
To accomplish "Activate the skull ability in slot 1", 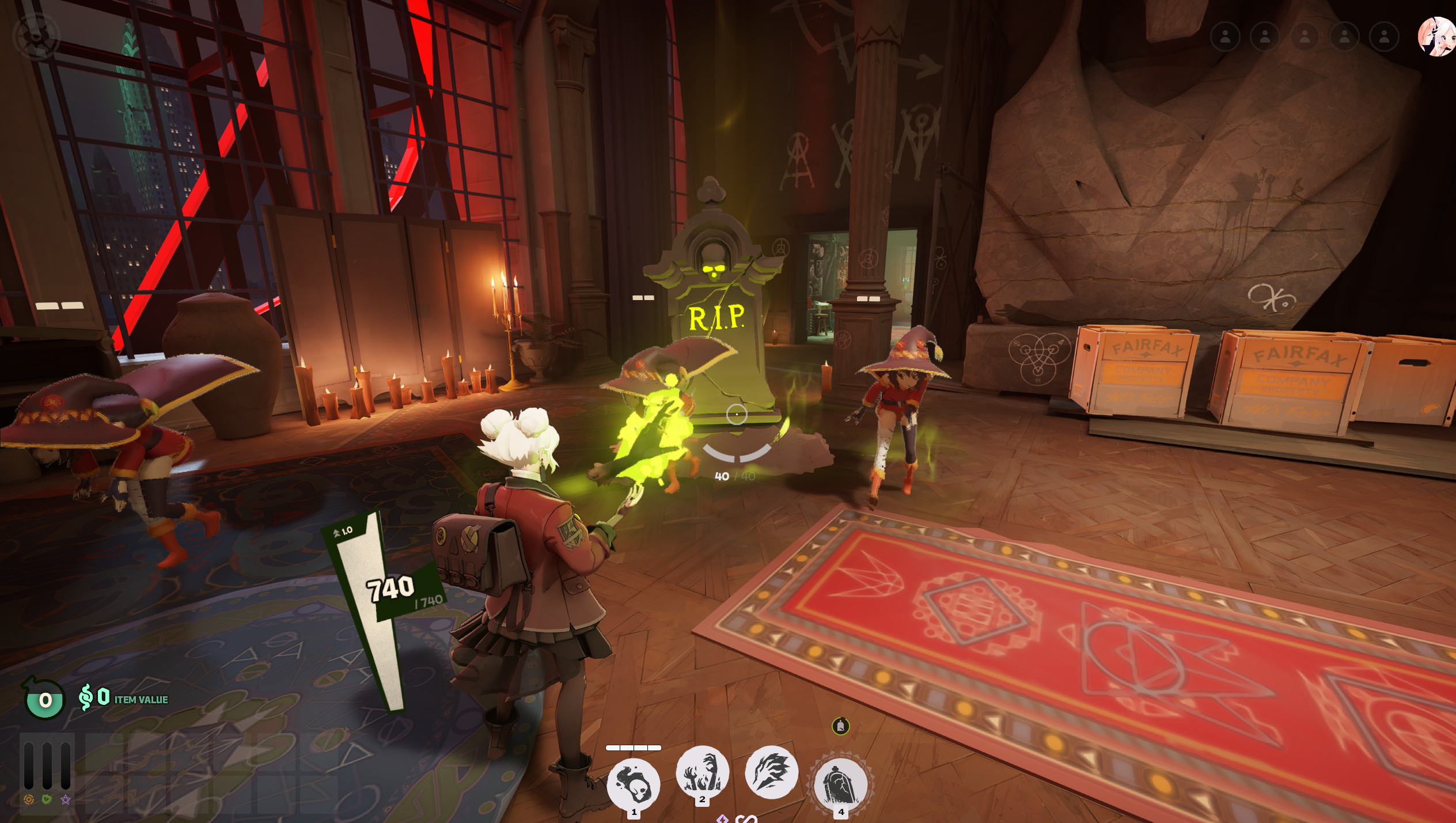I will [634, 783].
